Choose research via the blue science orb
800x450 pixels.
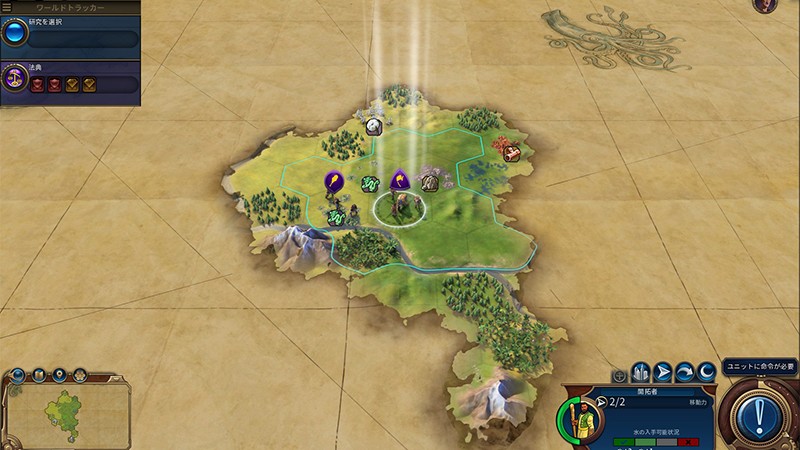click(x=15, y=33)
